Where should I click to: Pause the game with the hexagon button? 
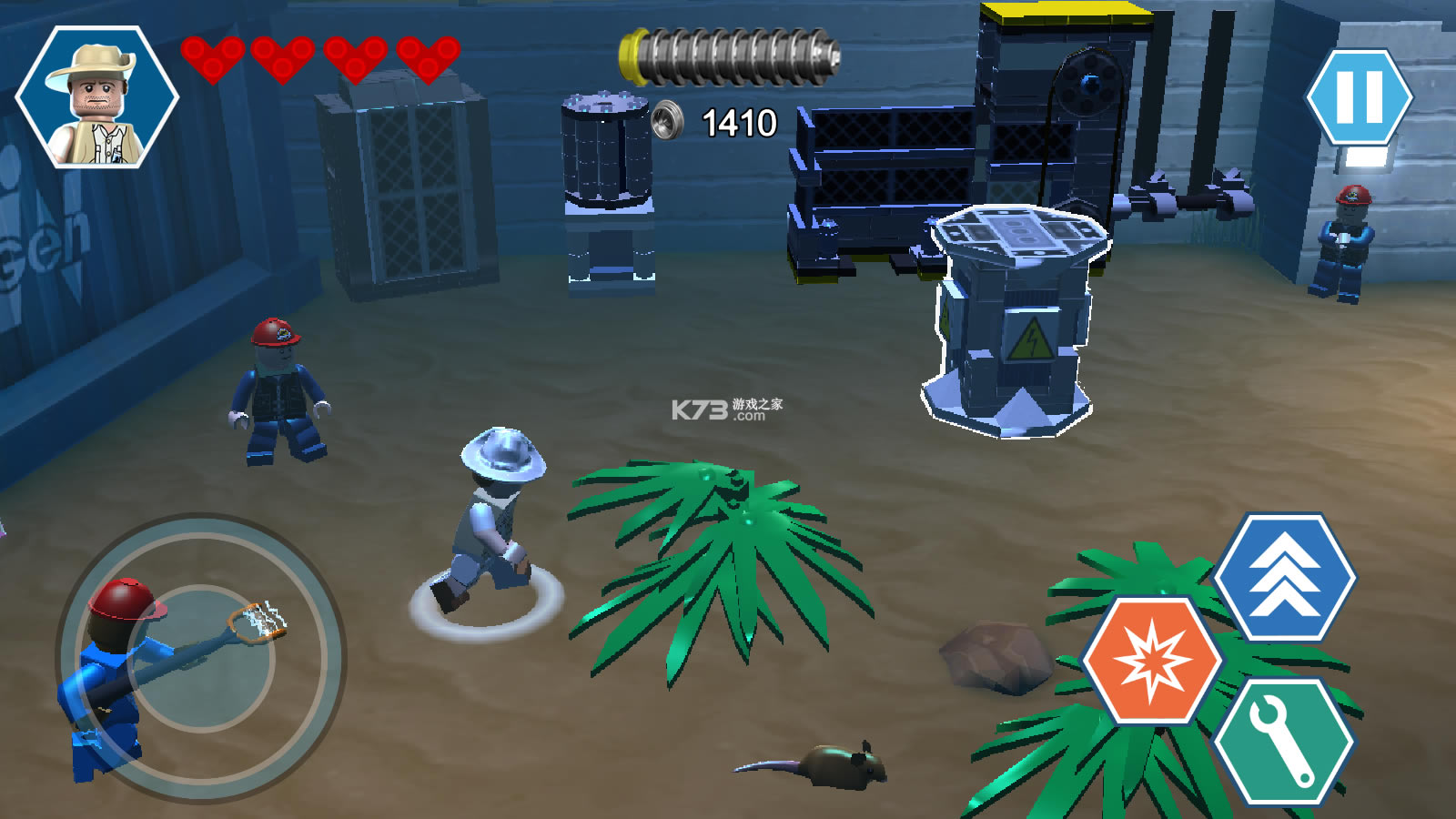click(x=1359, y=97)
